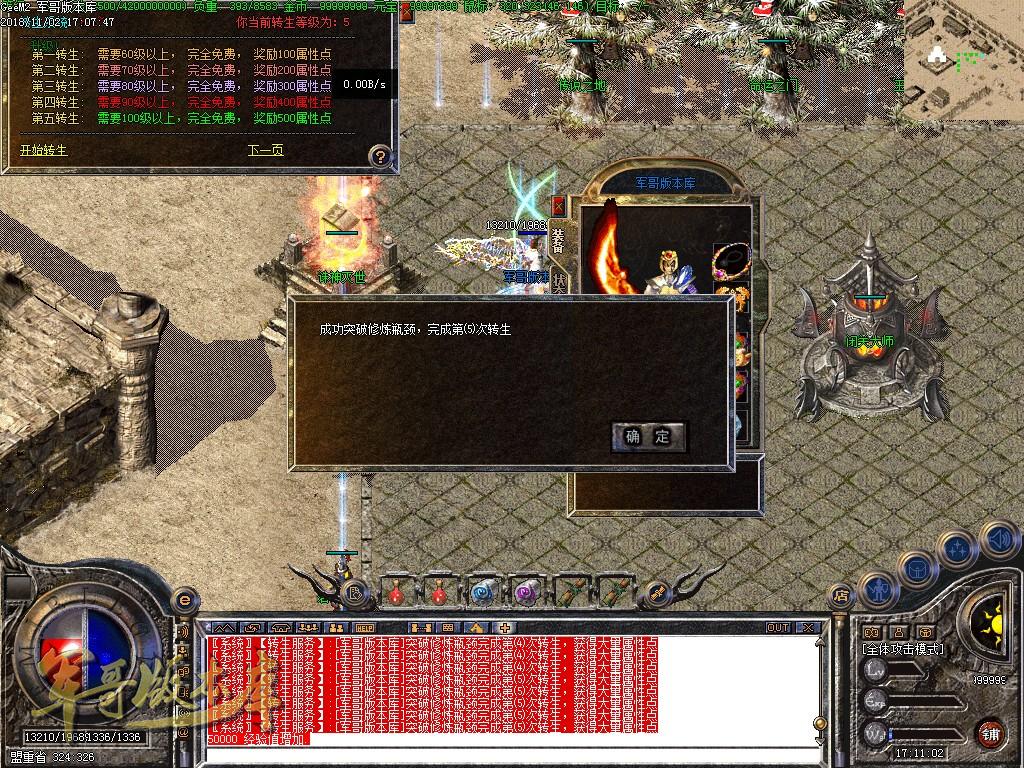This screenshot has height=768, width=1024.
Task: Confirm the rebirth success dialog with 确定
Action: click(648, 436)
